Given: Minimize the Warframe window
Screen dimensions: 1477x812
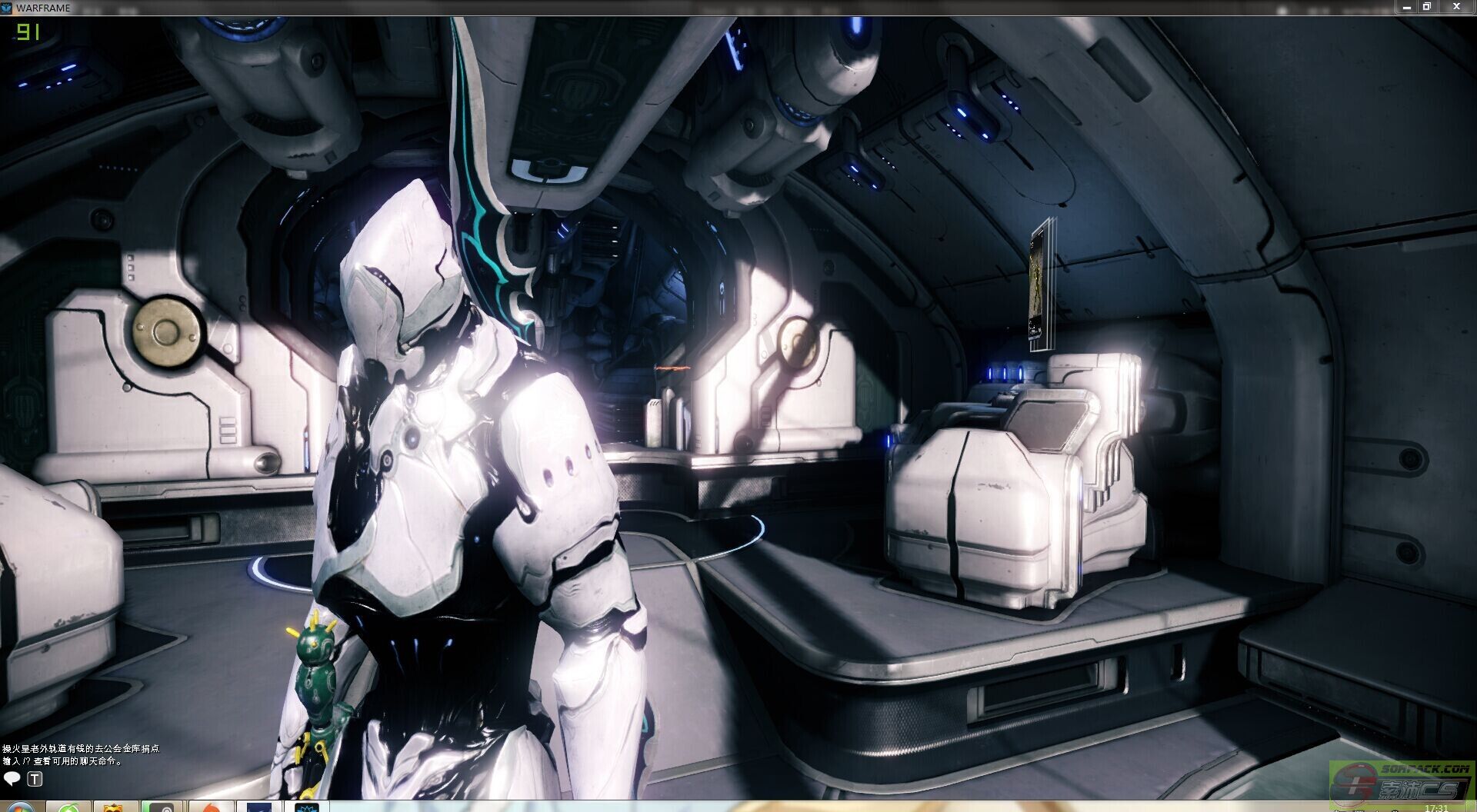Looking at the screenshot, I should pyautogui.click(x=1407, y=7).
